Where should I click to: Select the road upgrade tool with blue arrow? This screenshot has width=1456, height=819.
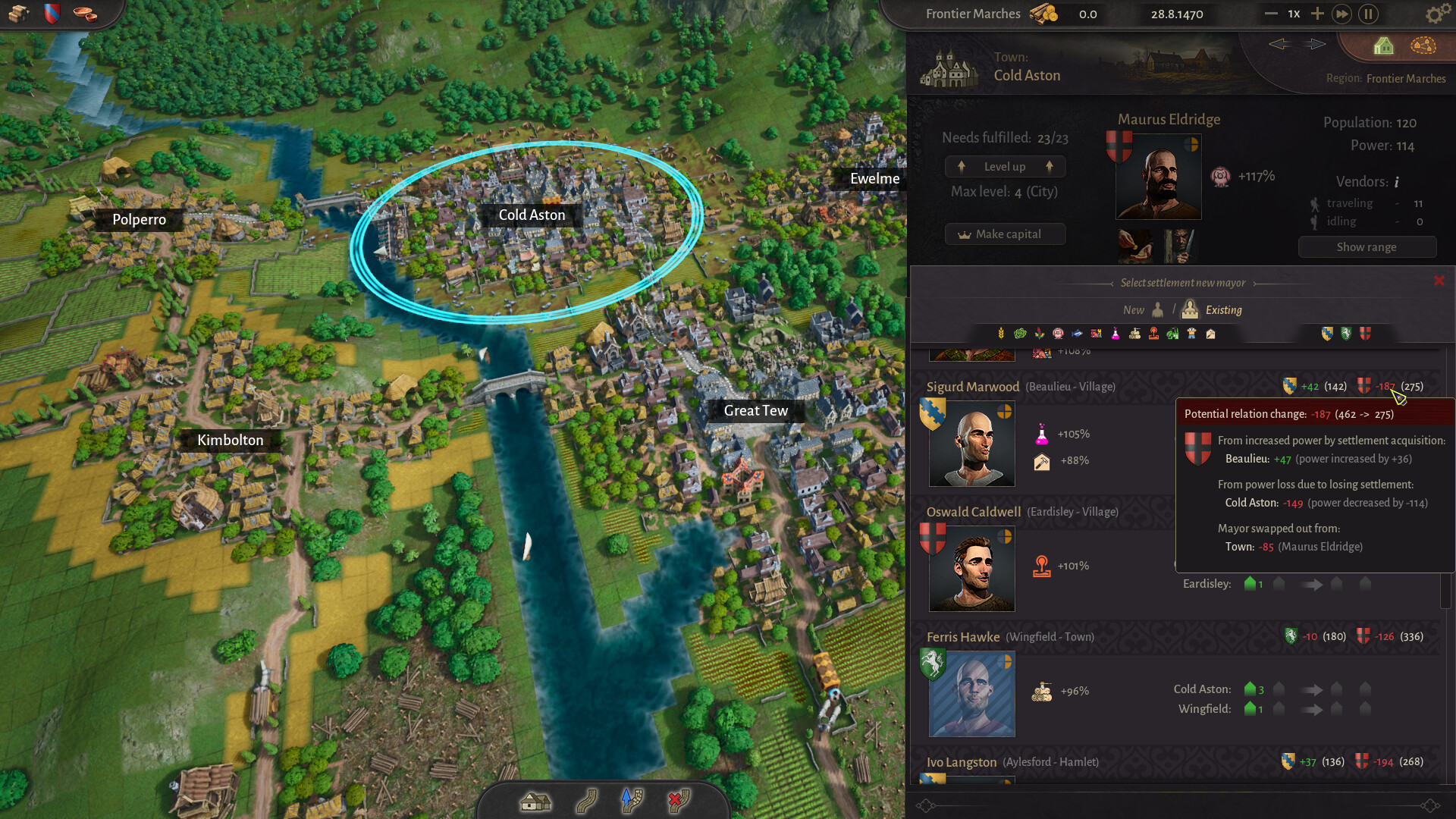click(x=632, y=801)
